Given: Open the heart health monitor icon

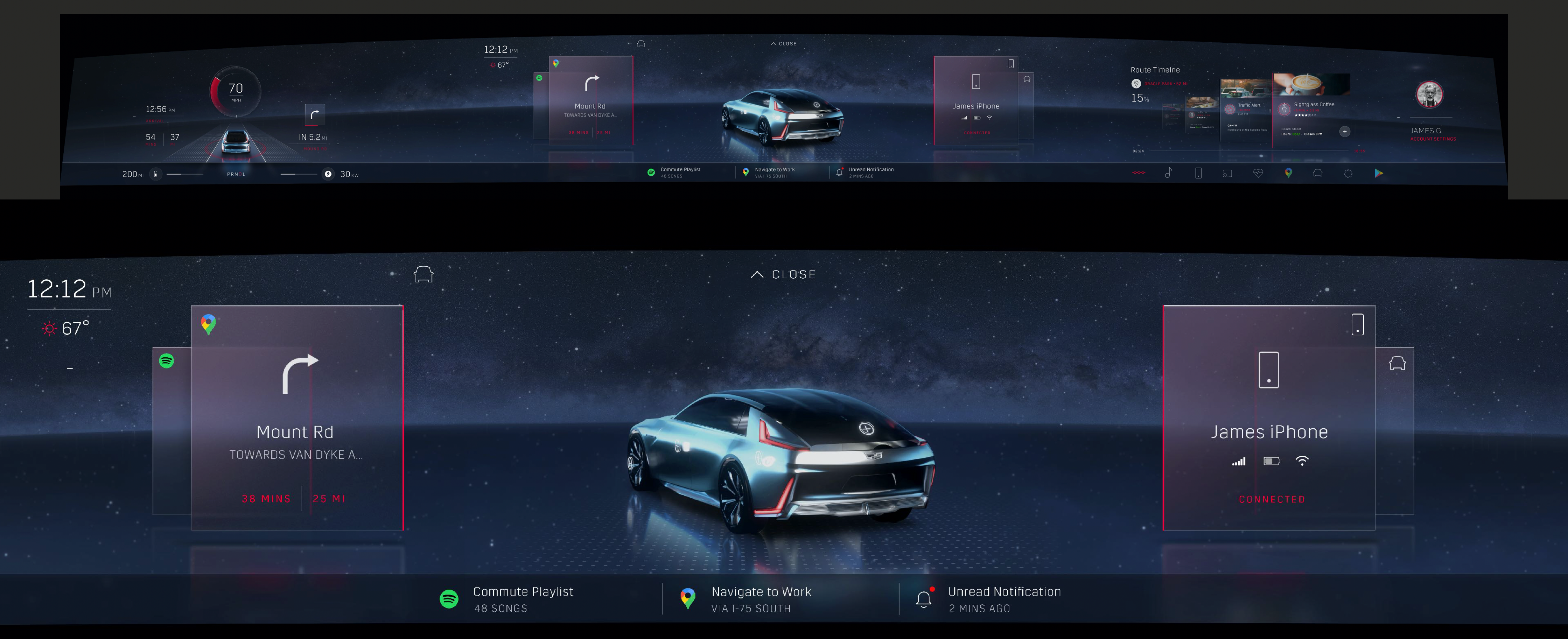Looking at the screenshot, I should click(x=1258, y=174).
